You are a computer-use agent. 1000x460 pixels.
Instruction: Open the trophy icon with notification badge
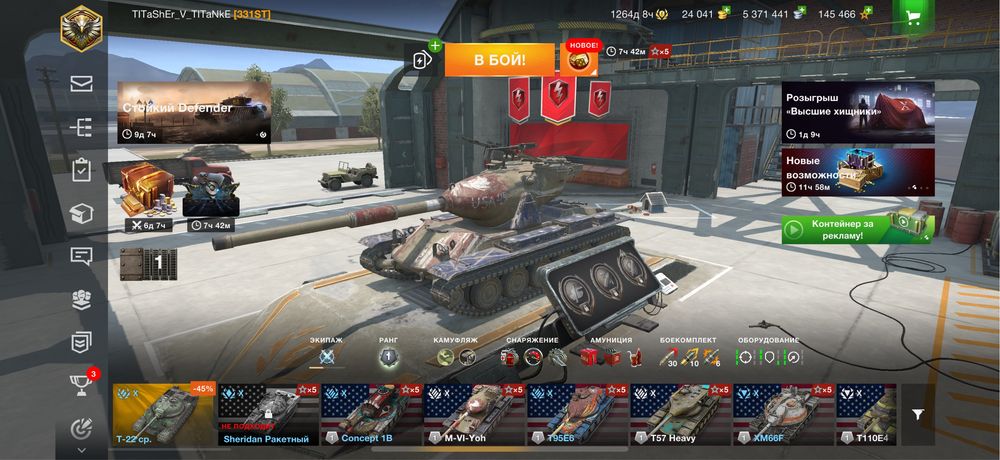tap(81, 385)
